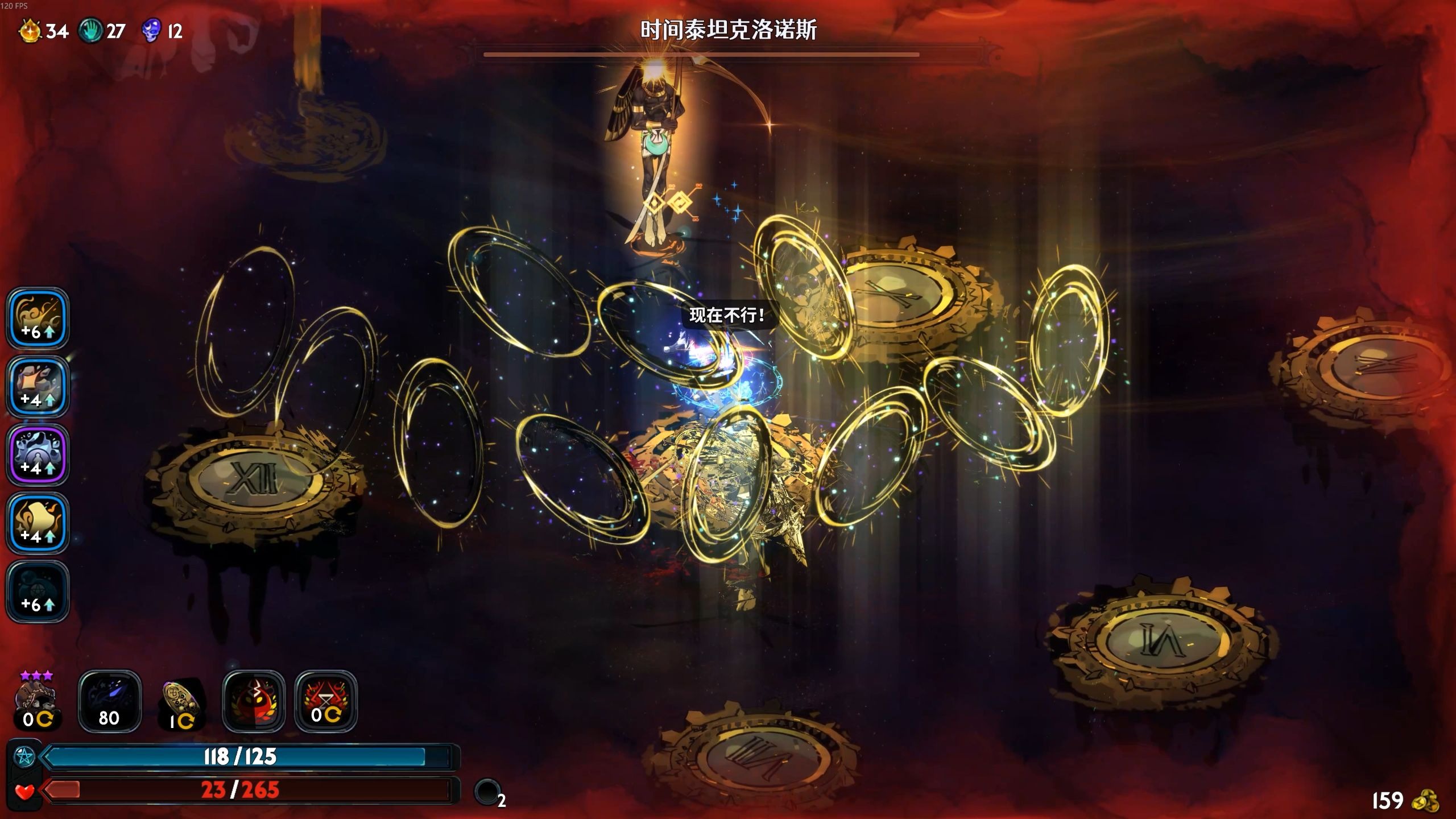This screenshot has height=819, width=1456.
Task: Click the dark blue comet icon showing 80
Action: pyautogui.click(x=109, y=701)
